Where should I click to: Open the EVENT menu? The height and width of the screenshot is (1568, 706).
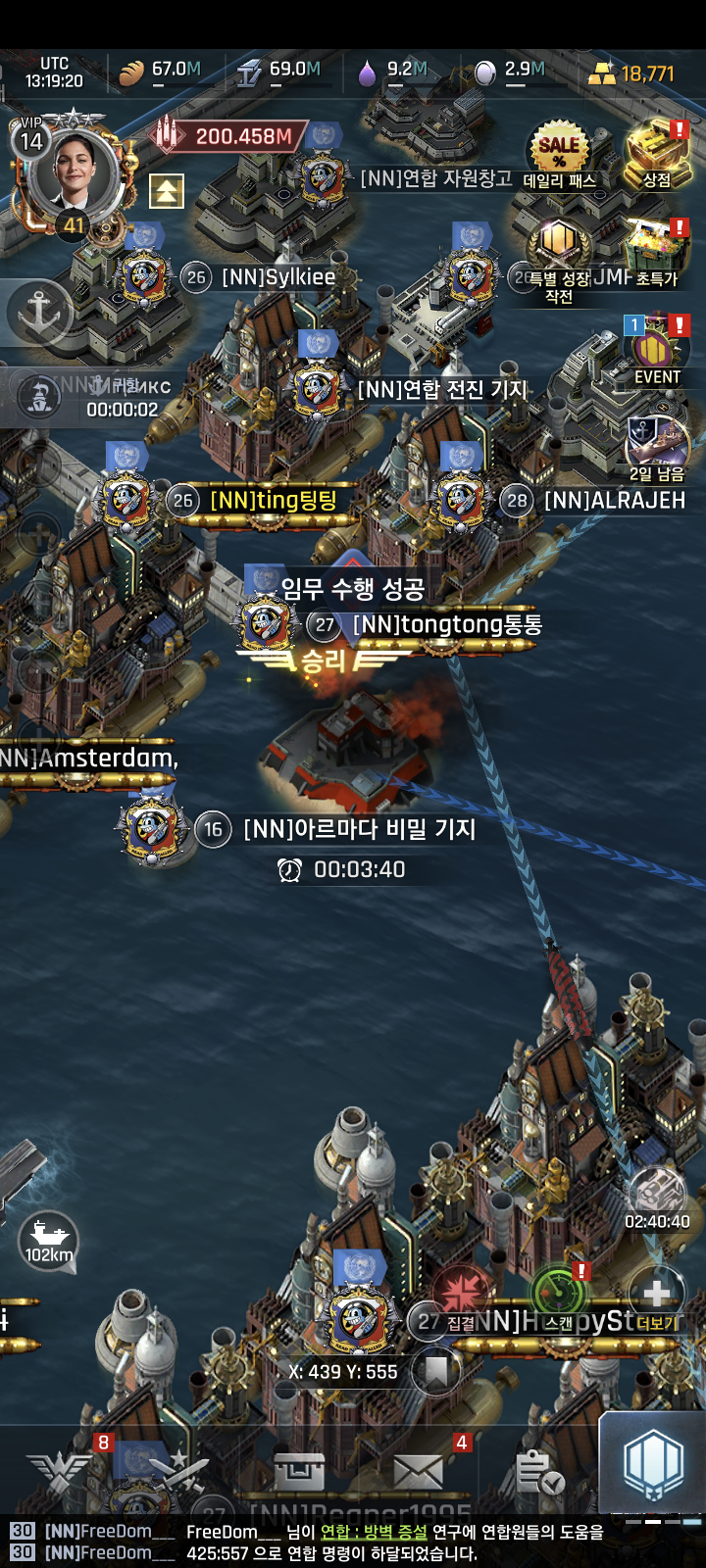pyautogui.click(x=656, y=348)
